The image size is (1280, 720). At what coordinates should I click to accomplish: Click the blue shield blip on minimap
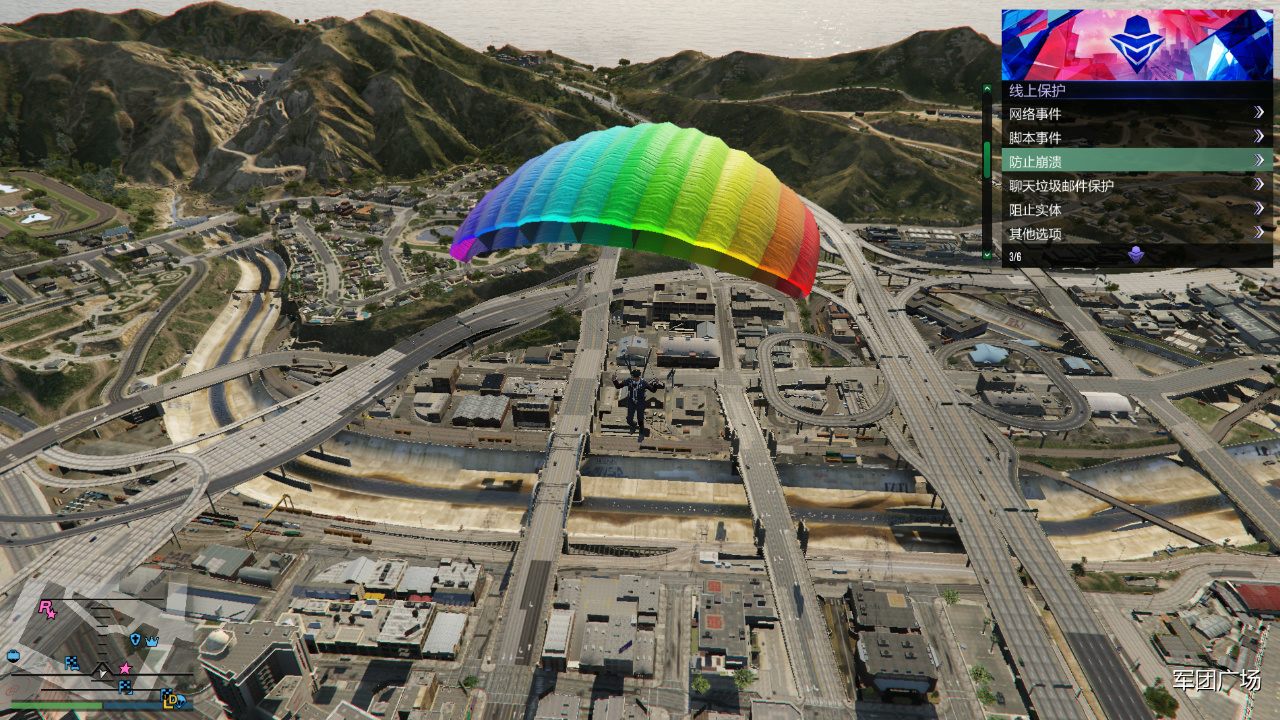[x=135, y=638]
